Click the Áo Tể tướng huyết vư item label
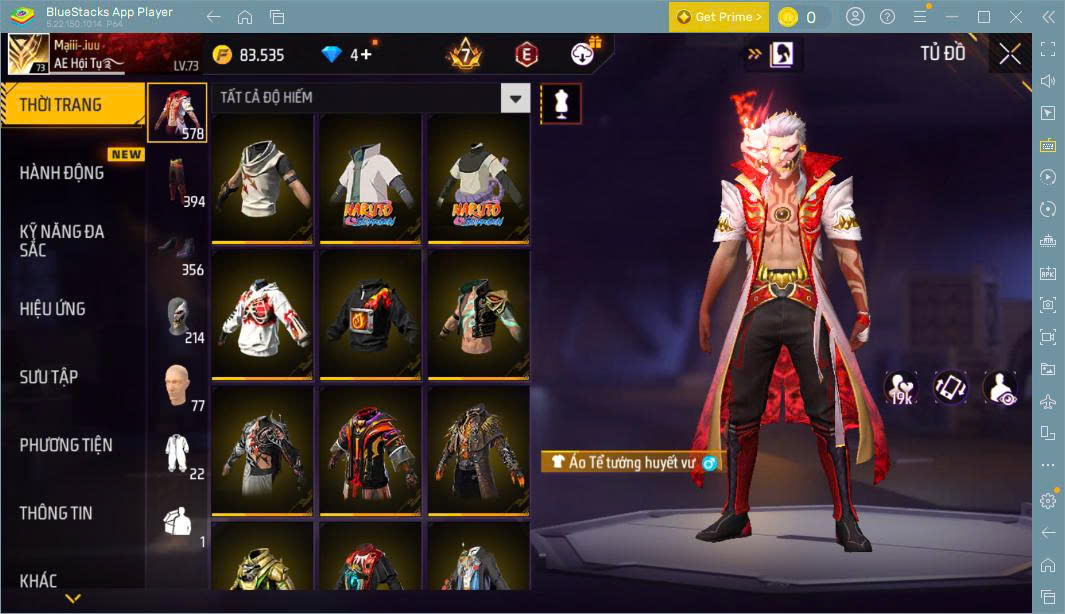 point(631,462)
